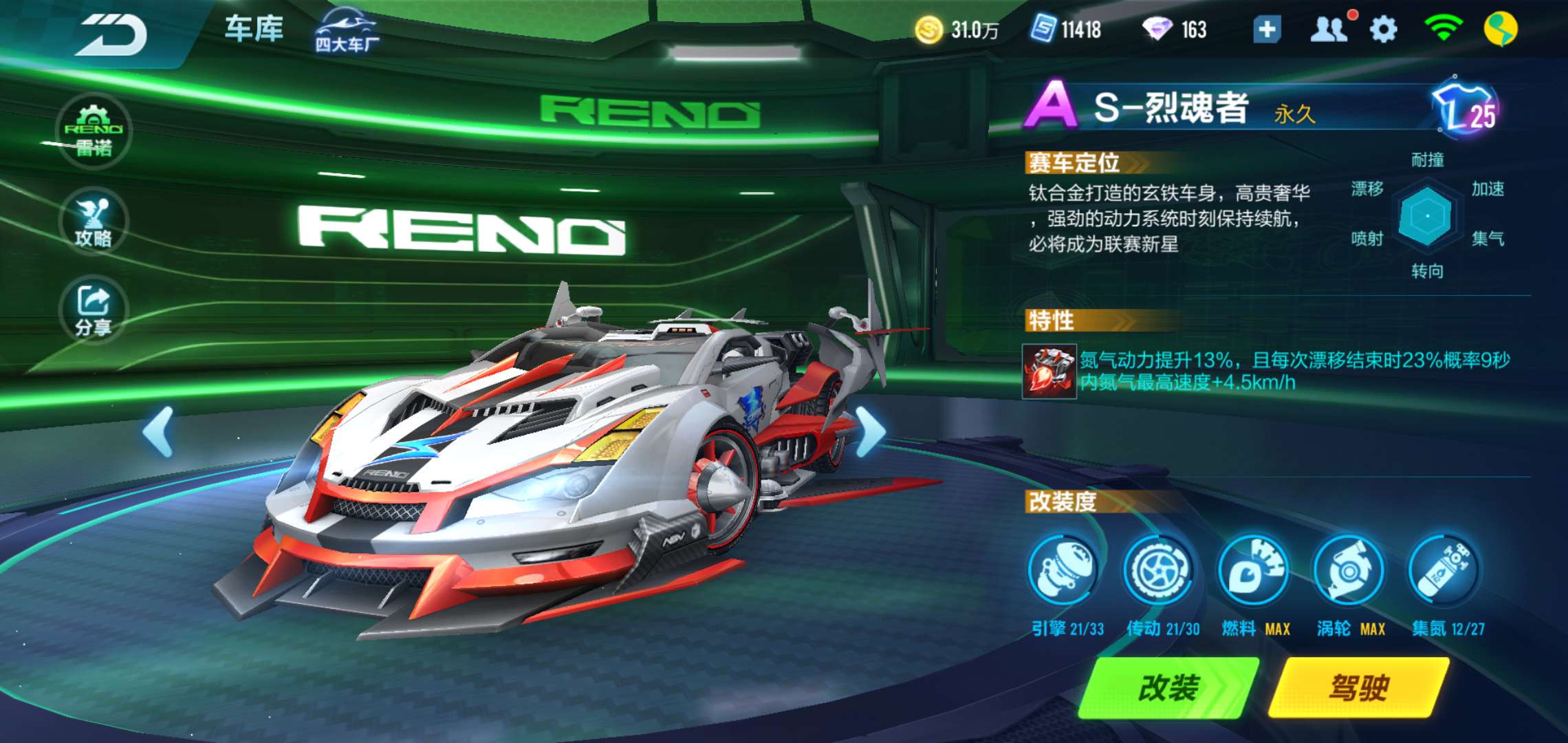Open the 分享 share panel
The image size is (1568, 743).
pyautogui.click(x=94, y=310)
